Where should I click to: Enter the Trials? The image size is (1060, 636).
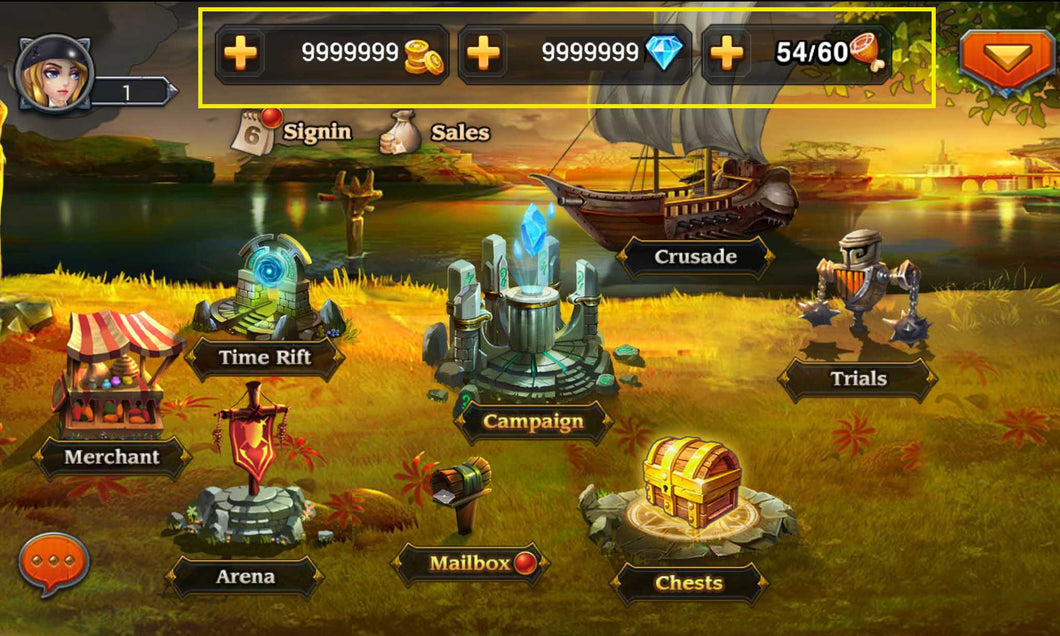pyautogui.click(x=857, y=378)
